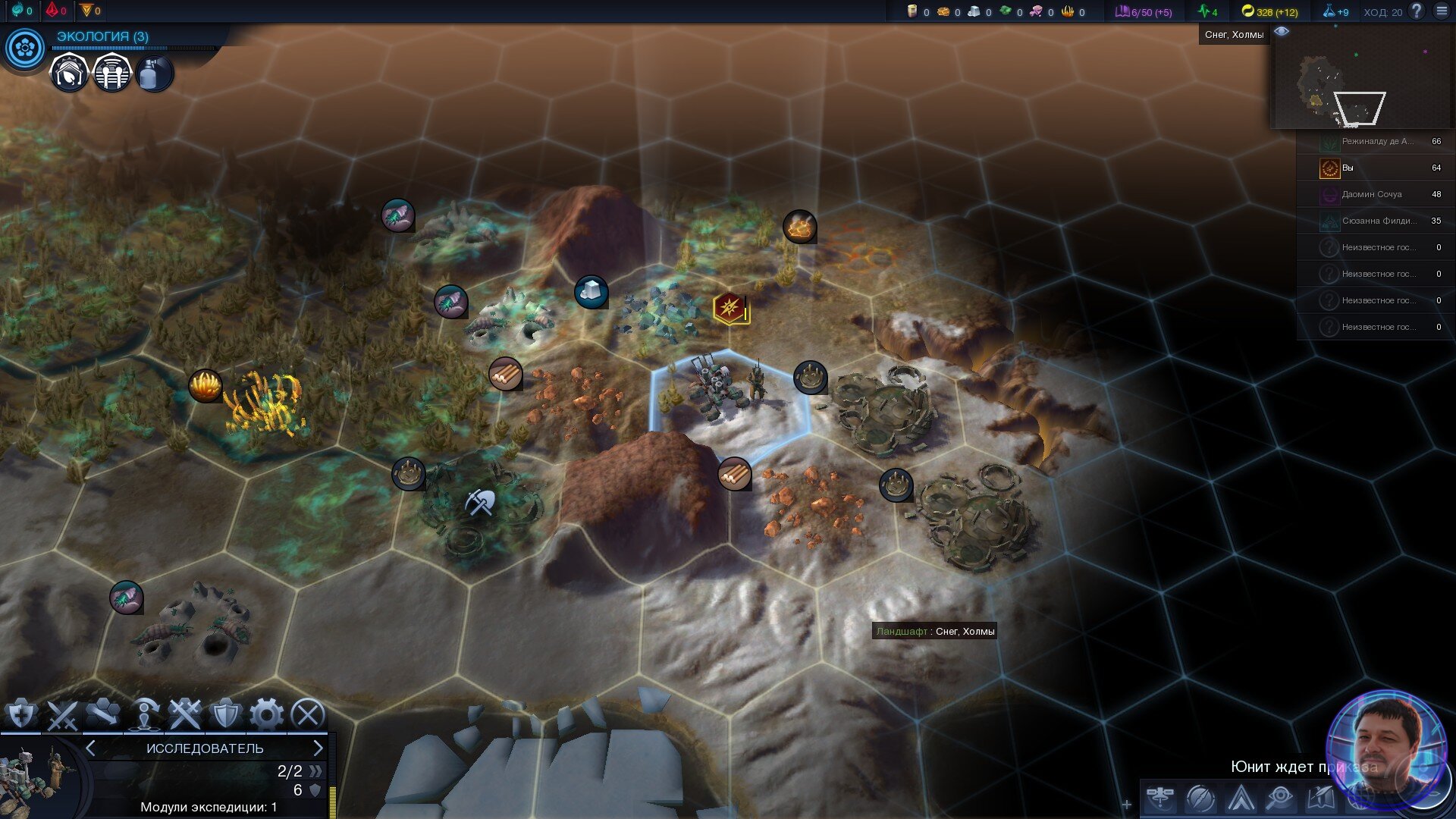Click the gear automate-exploration unit action

click(266, 714)
